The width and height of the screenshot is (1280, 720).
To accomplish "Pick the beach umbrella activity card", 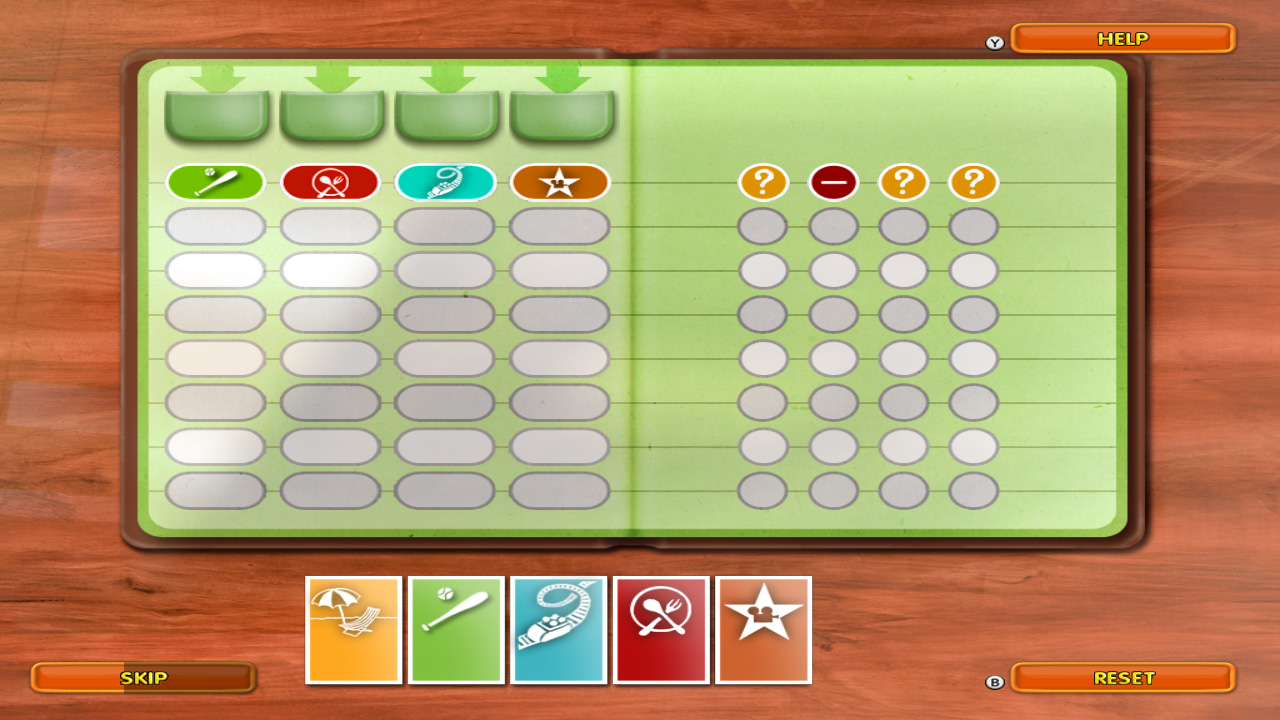I will 352,628.
